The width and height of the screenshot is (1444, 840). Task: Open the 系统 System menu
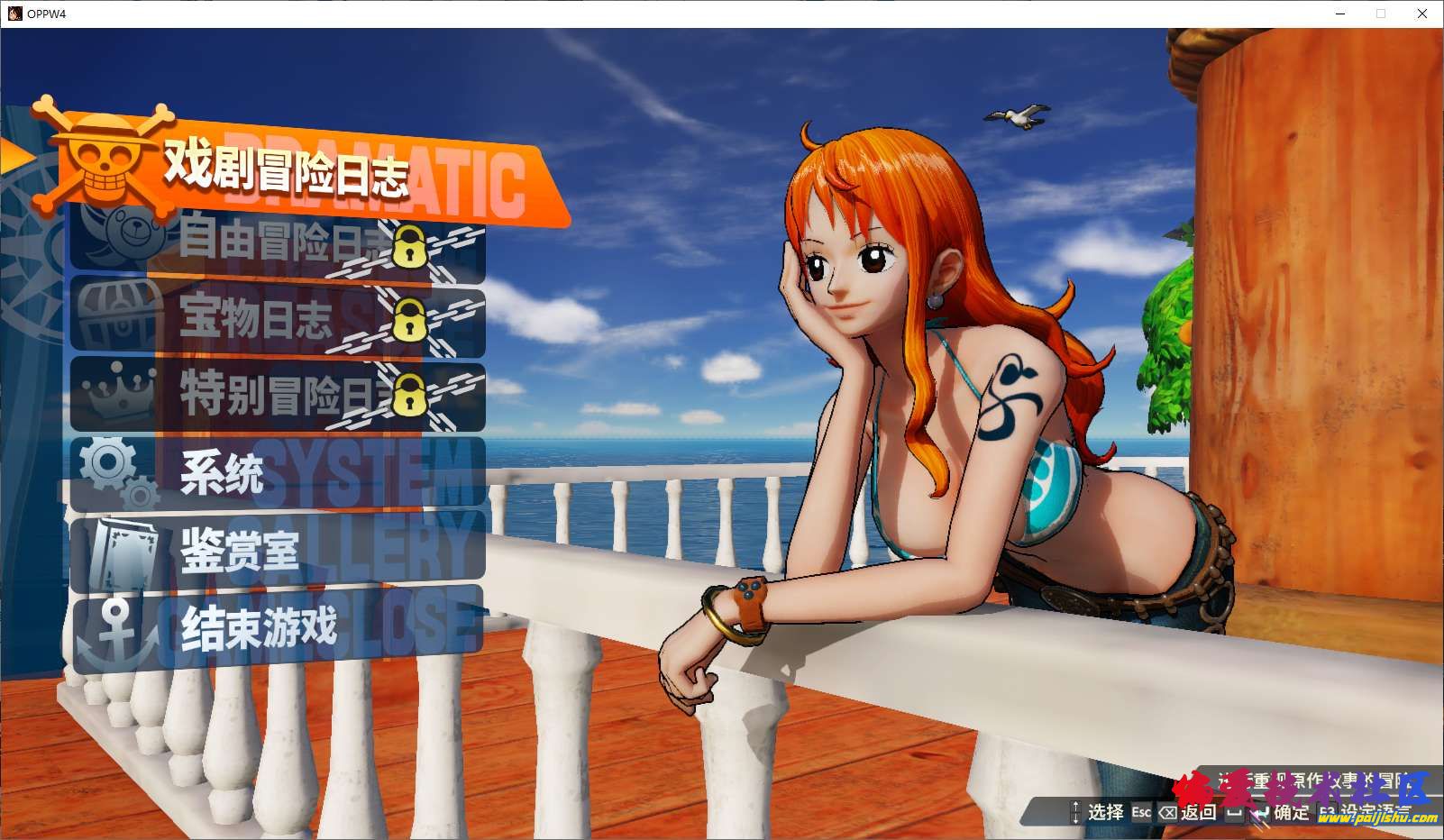coord(278,473)
